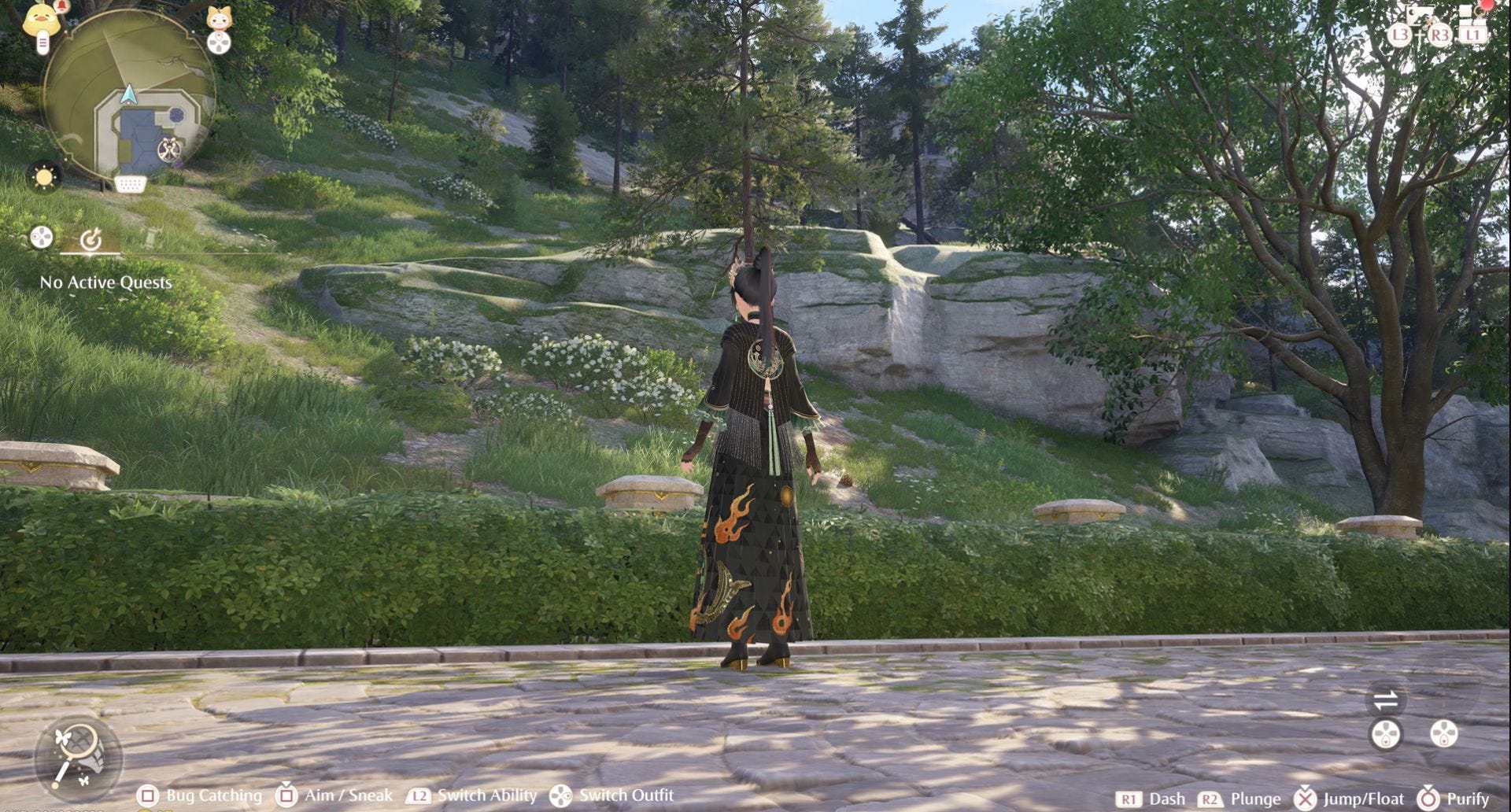The image size is (1511, 812).
Task: Click the tower marker on the minimap
Action: click(169, 149)
